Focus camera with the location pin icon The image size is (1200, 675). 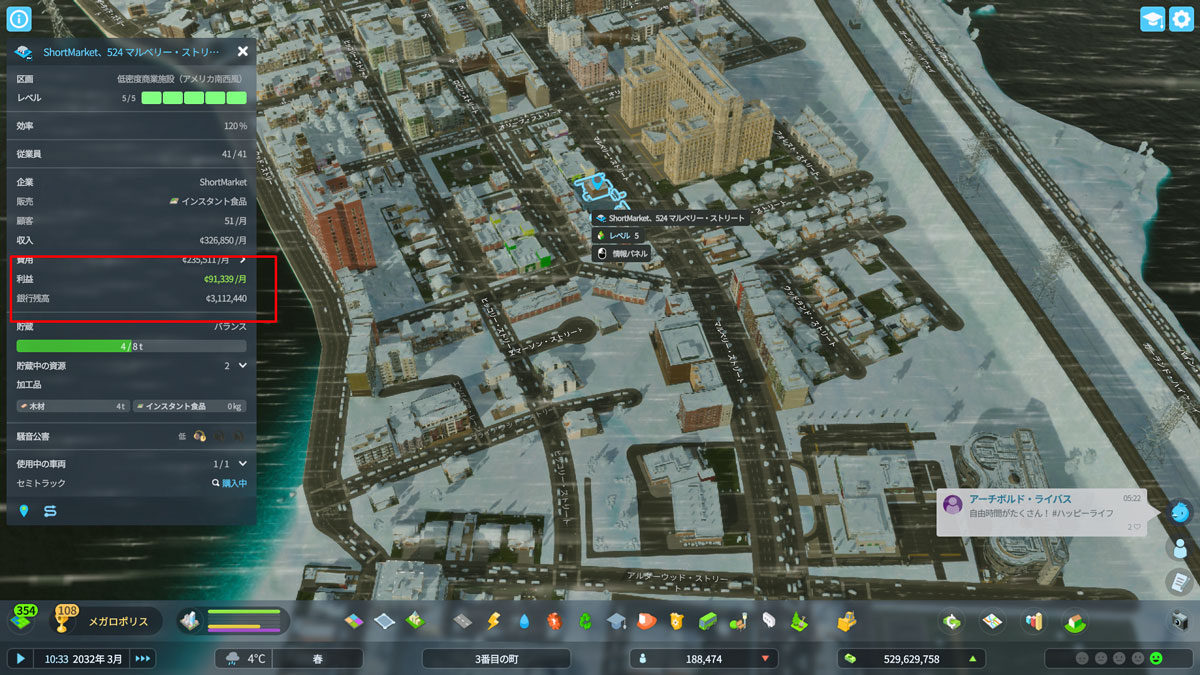pyautogui.click(x=24, y=511)
